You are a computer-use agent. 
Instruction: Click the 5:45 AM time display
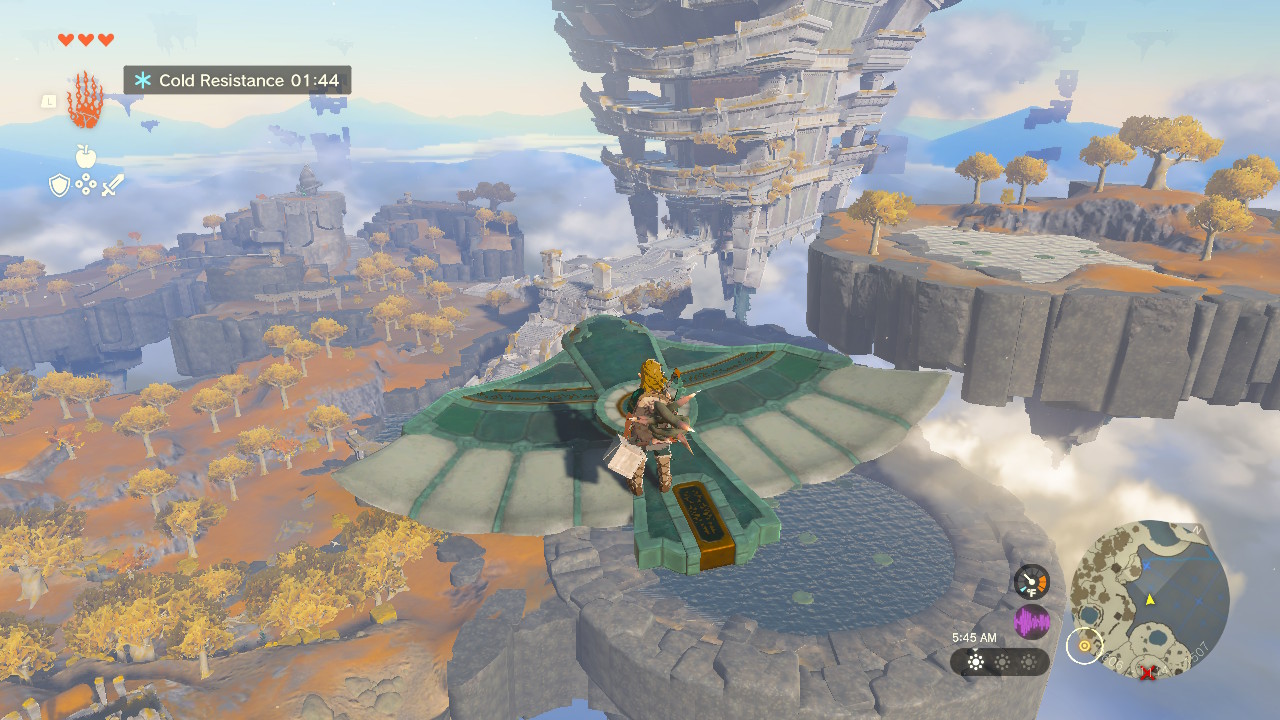[x=974, y=636]
